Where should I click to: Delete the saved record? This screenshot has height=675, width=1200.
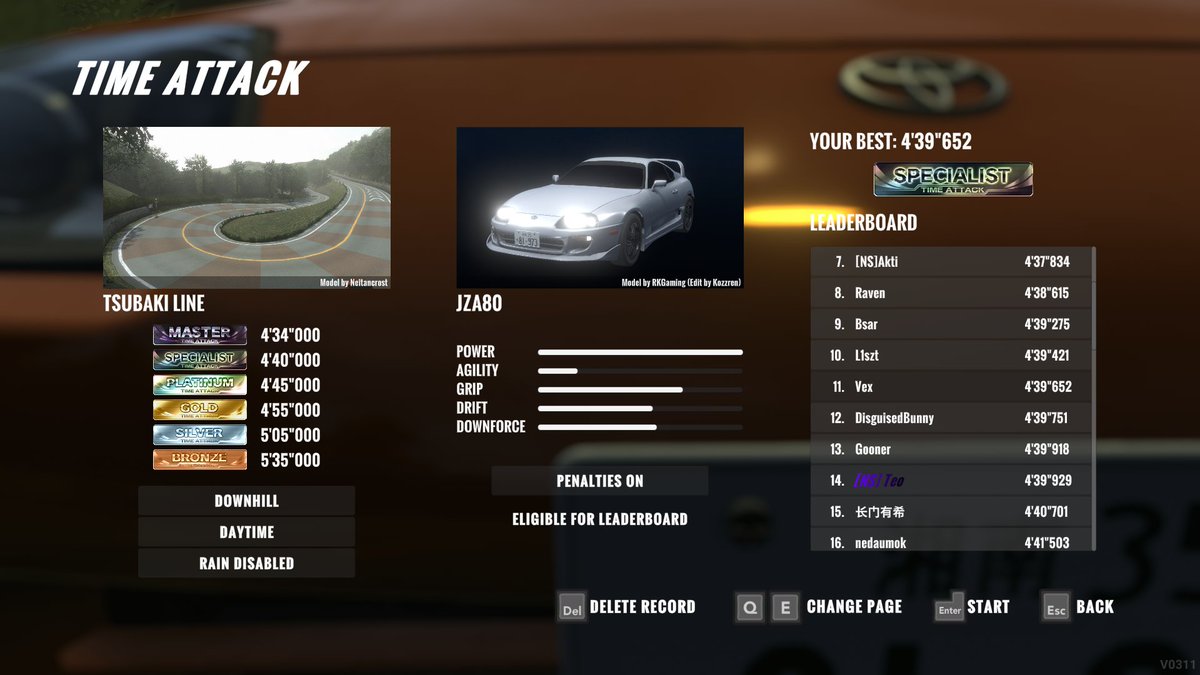(626, 607)
